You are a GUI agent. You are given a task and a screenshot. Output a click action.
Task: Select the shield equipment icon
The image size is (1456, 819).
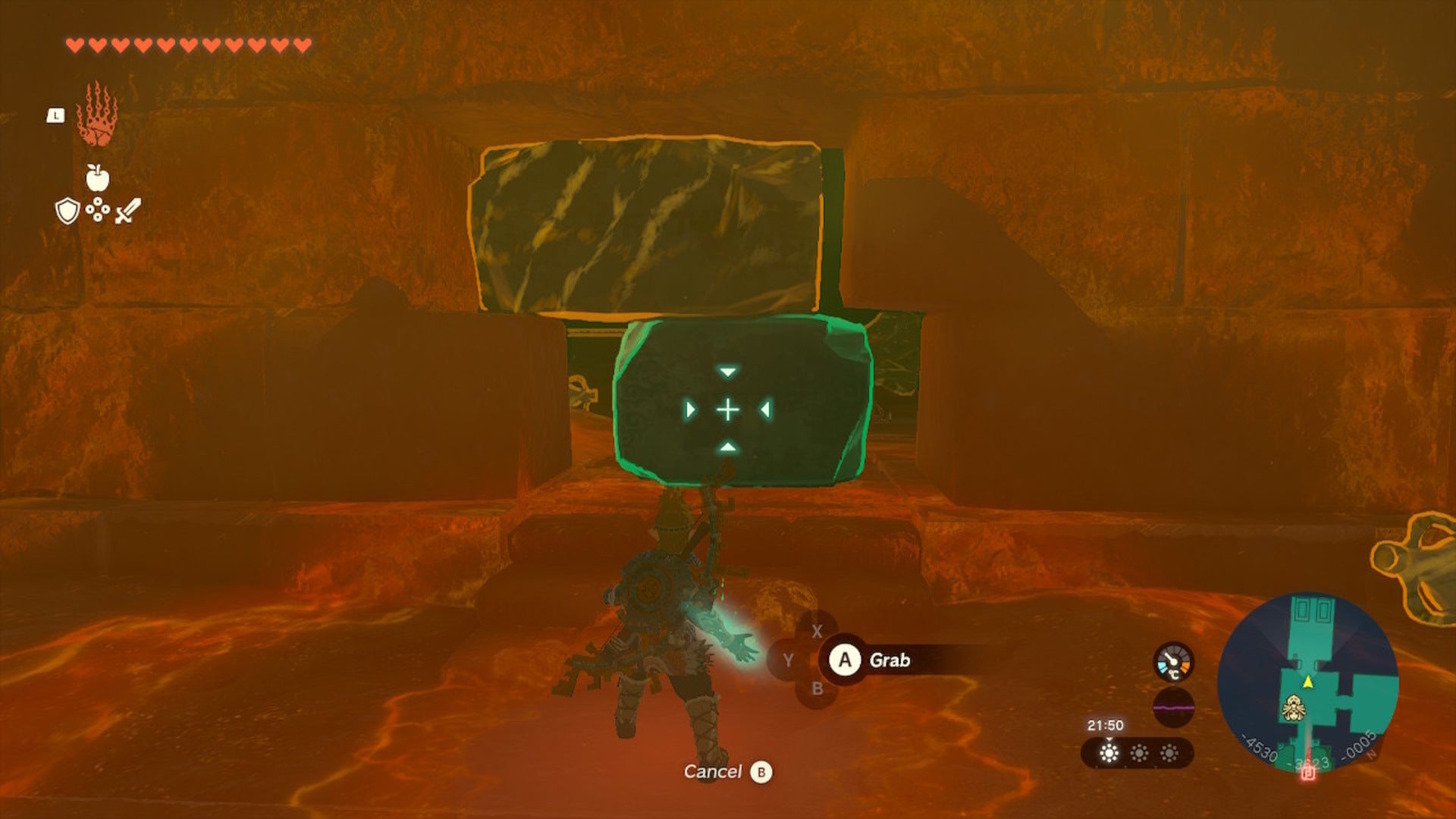click(x=67, y=211)
